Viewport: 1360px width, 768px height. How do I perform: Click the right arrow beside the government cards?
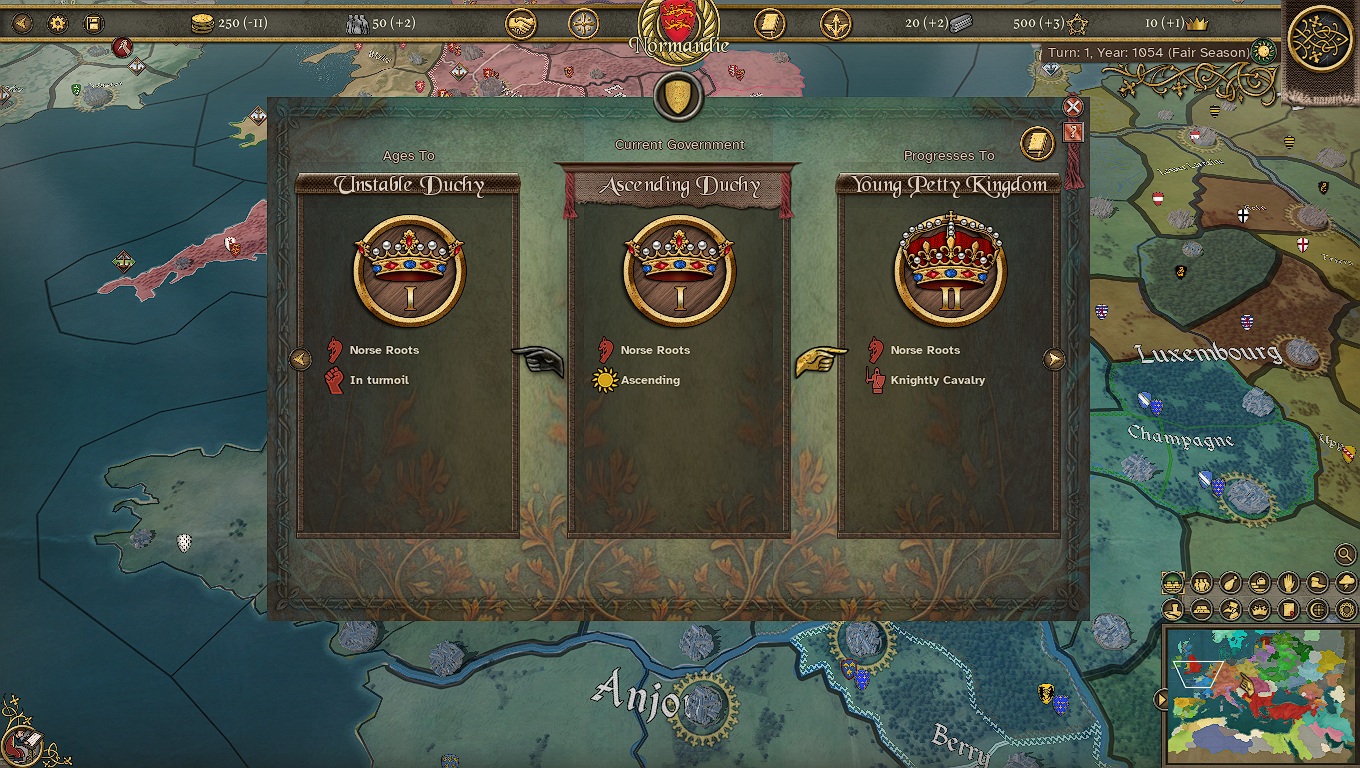(1054, 360)
